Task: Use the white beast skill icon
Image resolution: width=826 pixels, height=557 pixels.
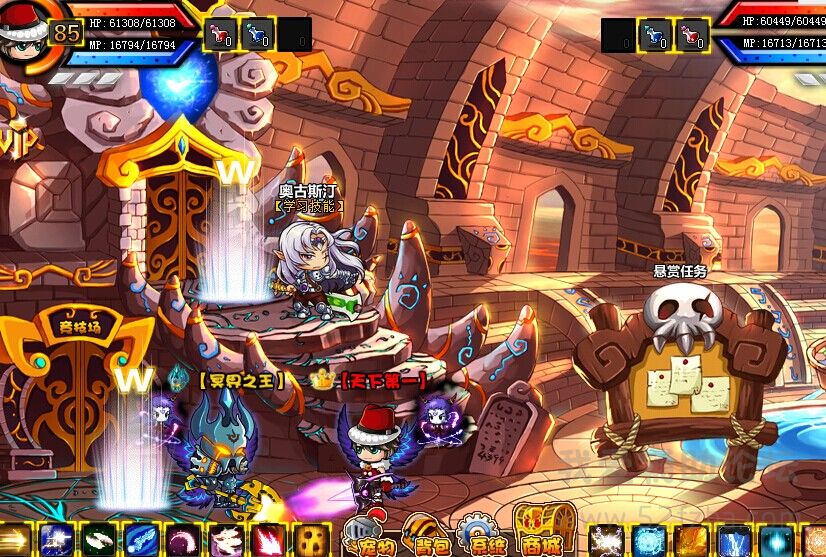Action: click(x=227, y=540)
